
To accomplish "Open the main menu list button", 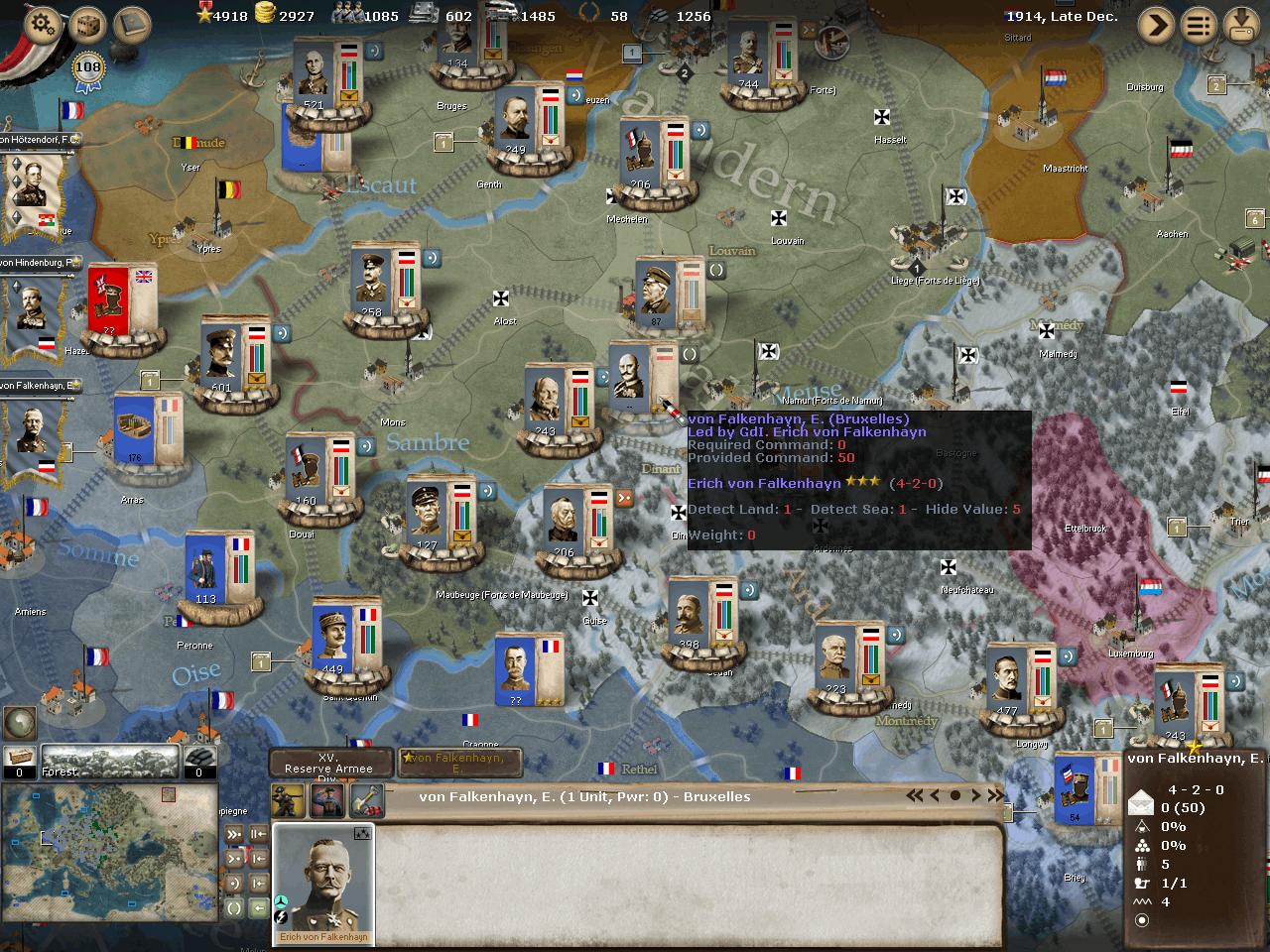I will tap(1199, 24).
